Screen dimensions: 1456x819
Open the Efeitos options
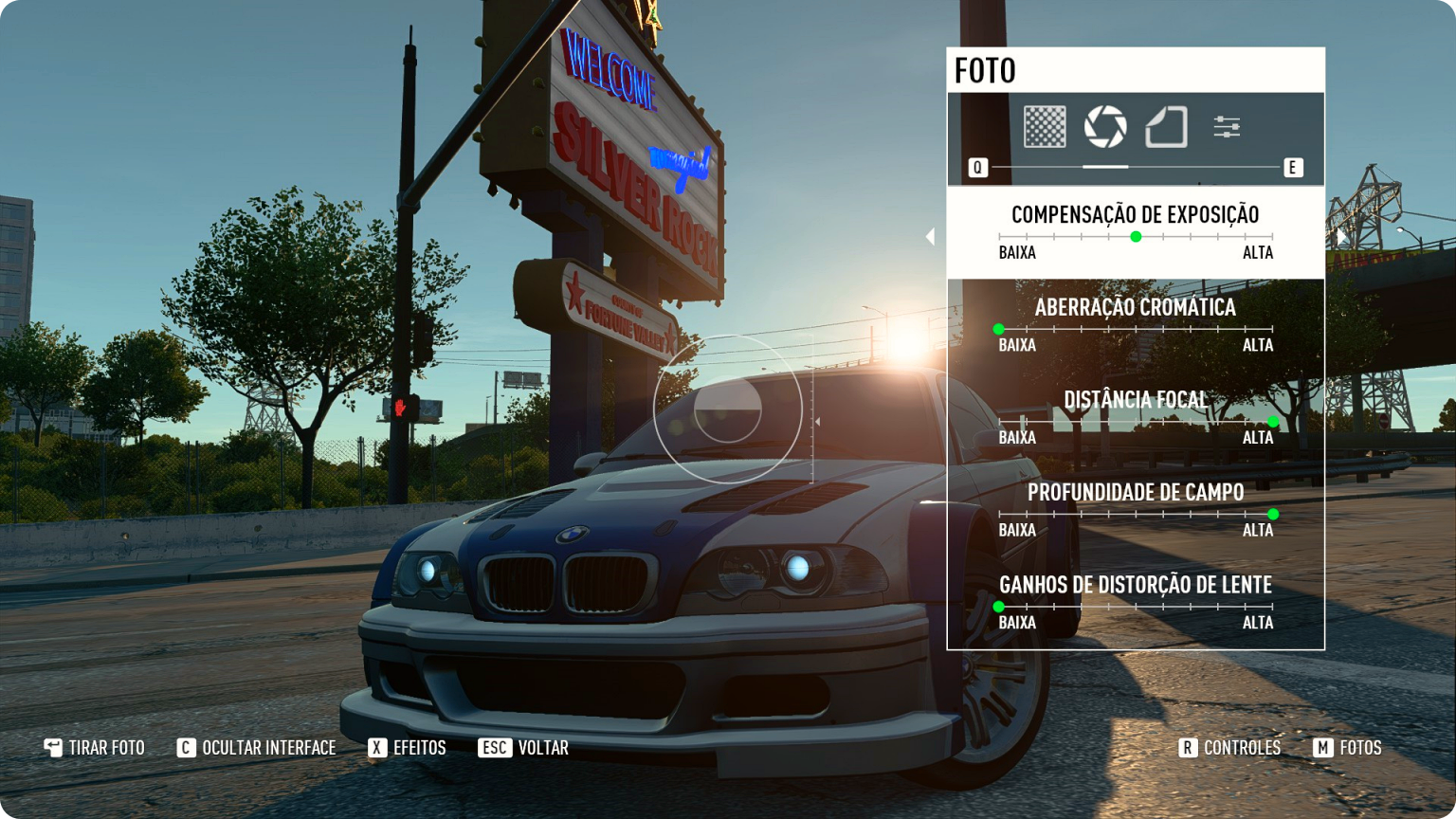click(x=408, y=748)
